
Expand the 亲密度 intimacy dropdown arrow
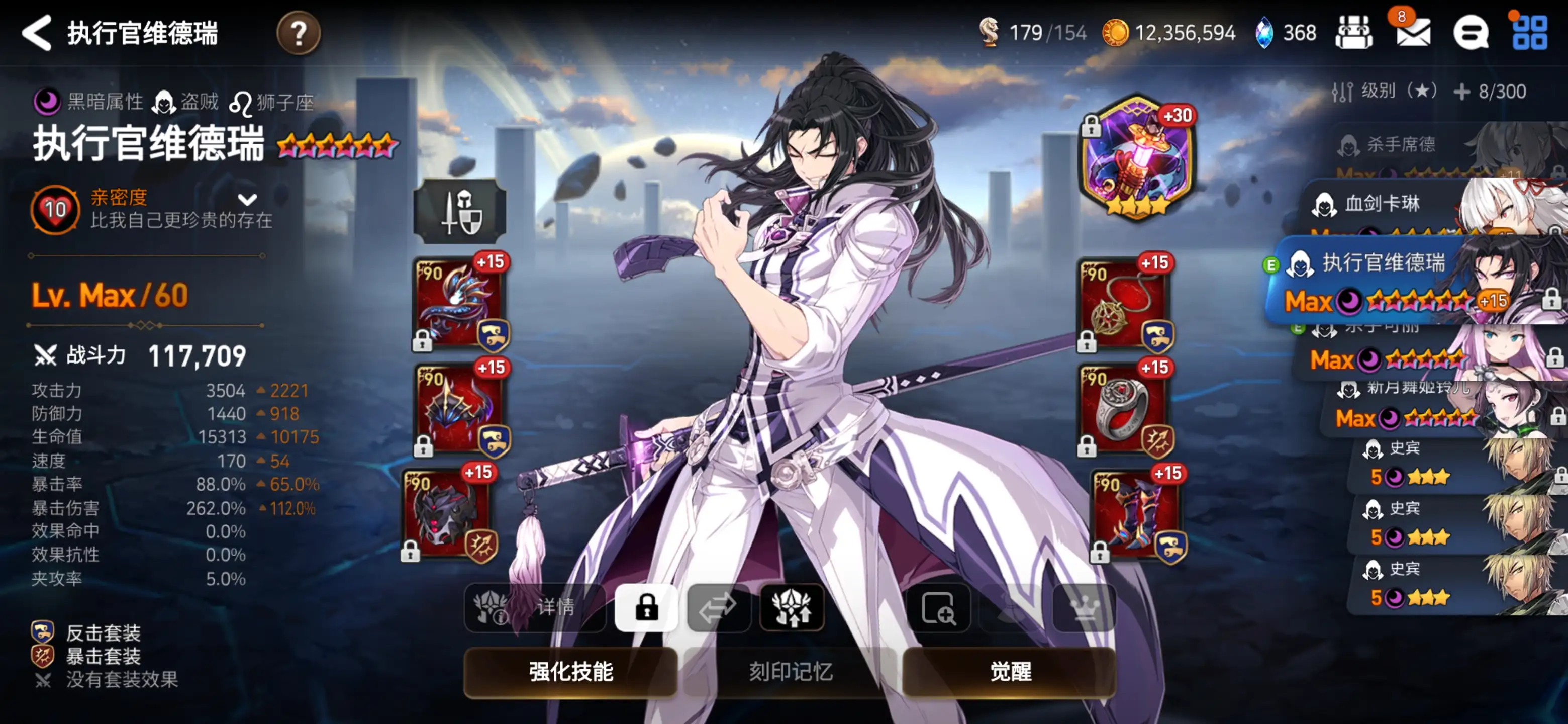[x=247, y=199]
